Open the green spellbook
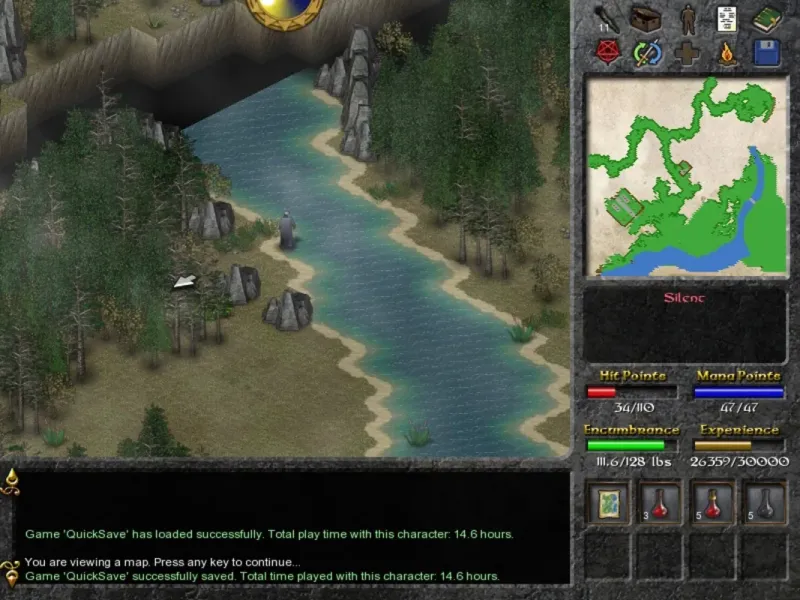This screenshot has width=800, height=600. (x=767, y=18)
